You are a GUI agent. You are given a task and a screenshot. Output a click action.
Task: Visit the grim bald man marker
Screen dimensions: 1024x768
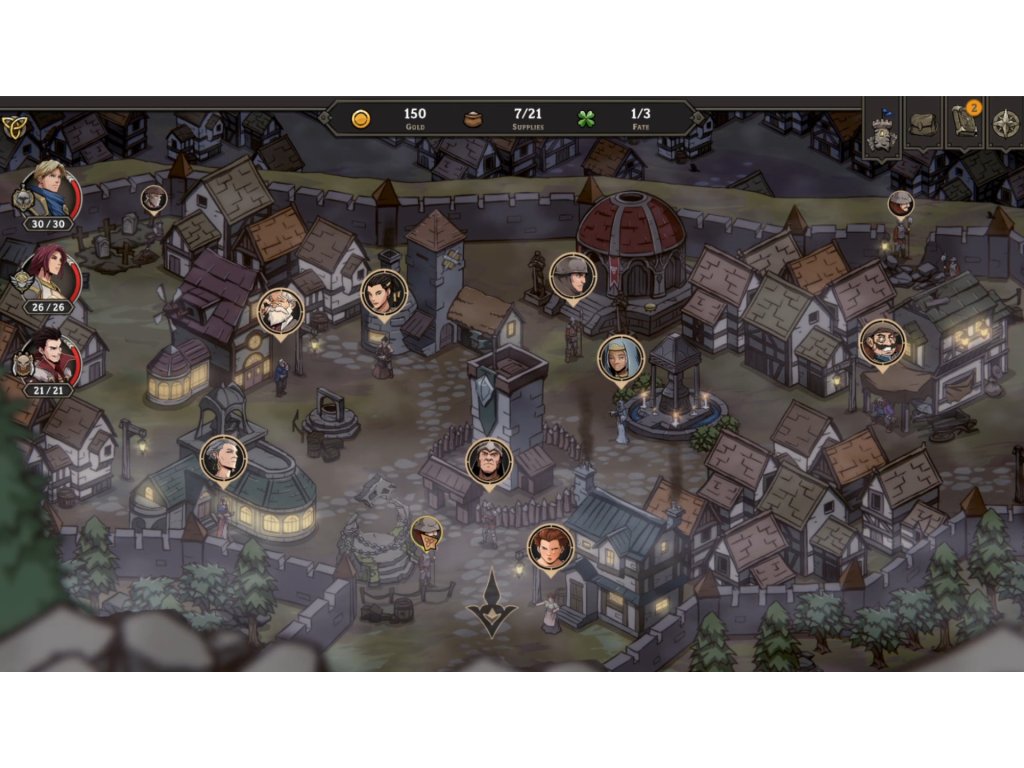pos(489,461)
